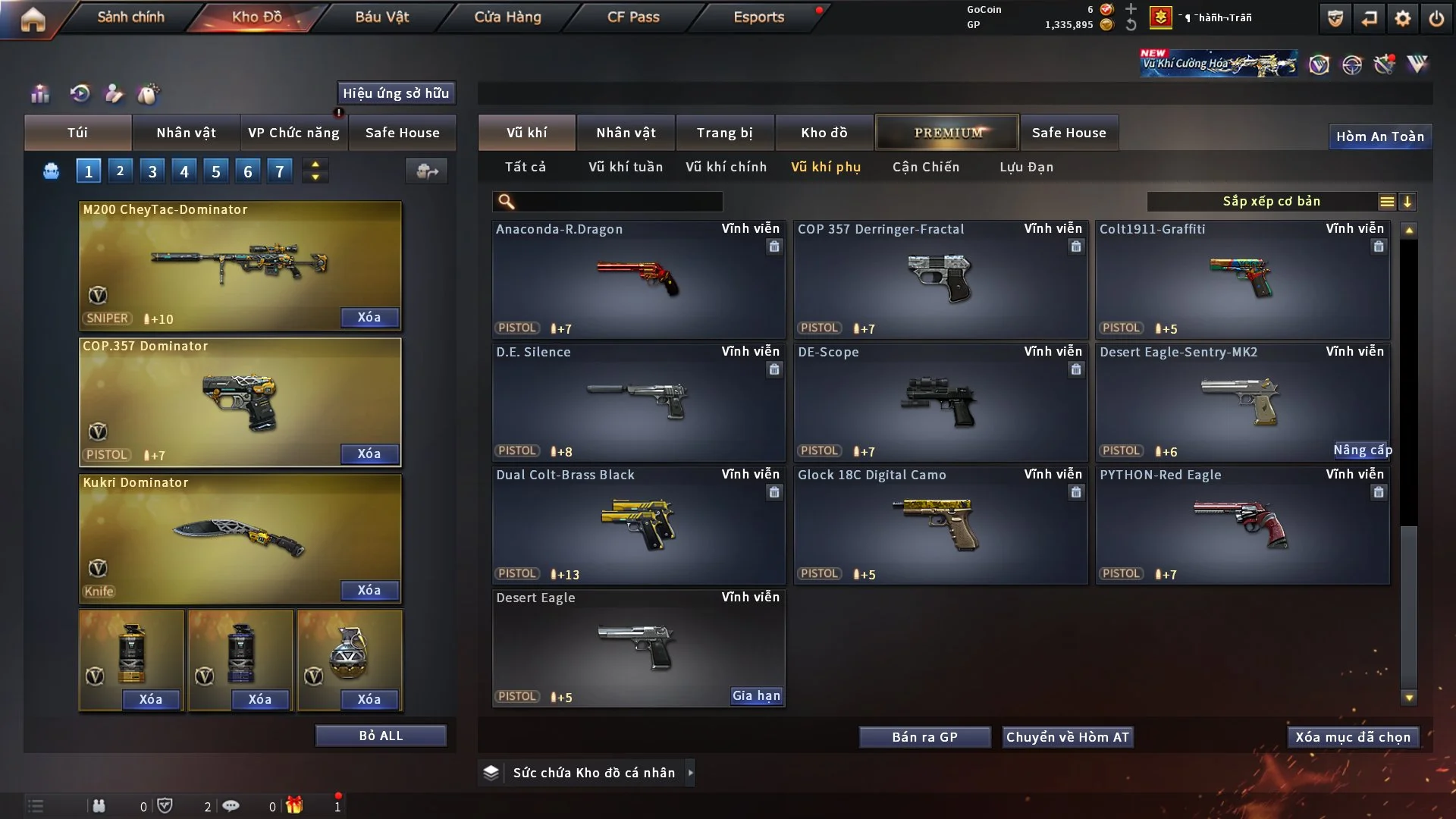Switch to the Cửa Hàng shop tab
This screenshot has width=1456, height=819.
tap(507, 17)
